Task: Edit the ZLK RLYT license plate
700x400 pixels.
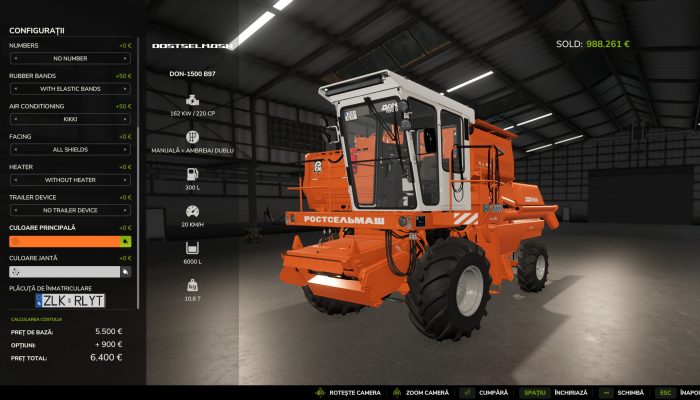Action: 70,299
